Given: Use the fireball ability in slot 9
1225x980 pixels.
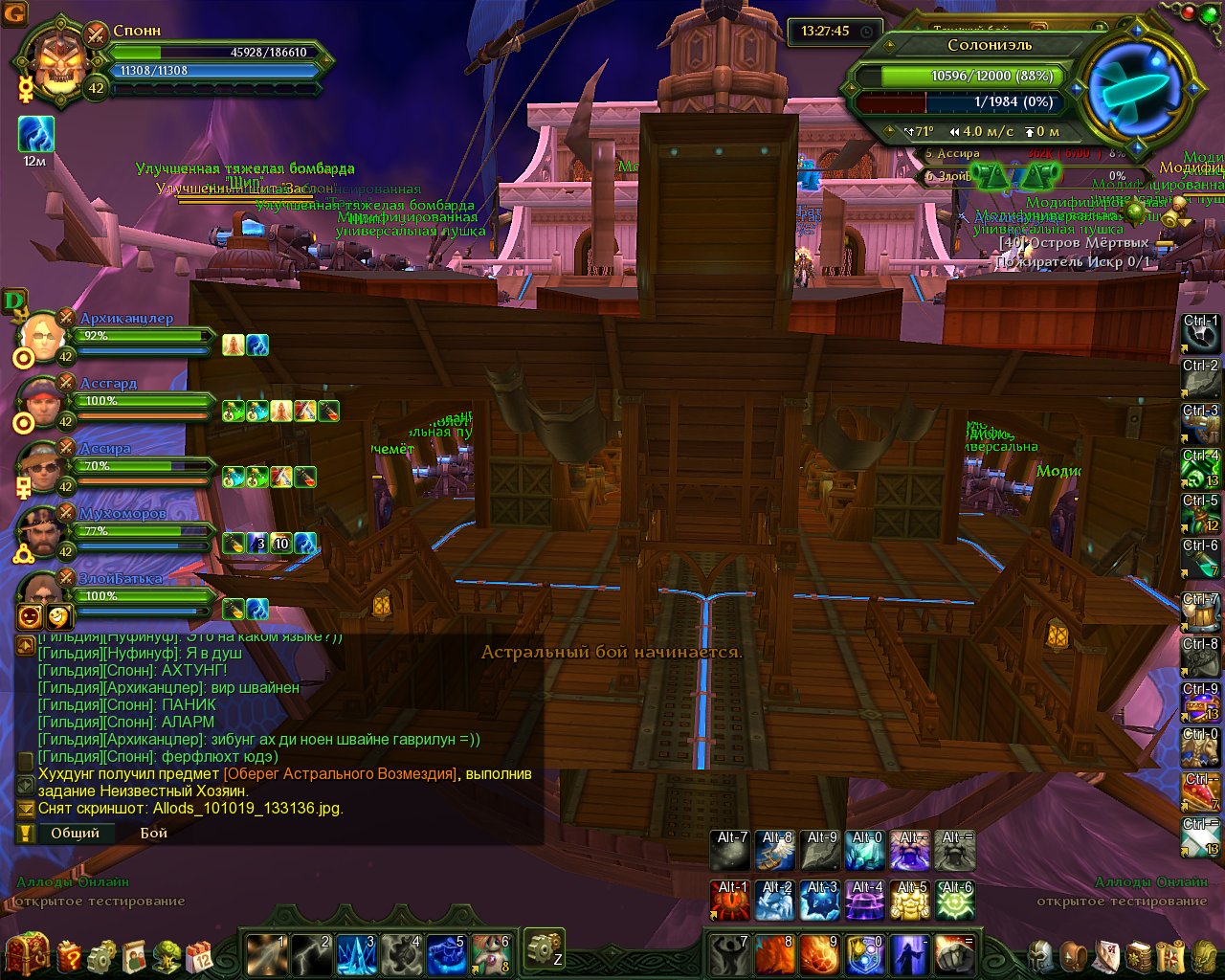Looking at the screenshot, I should (819, 954).
